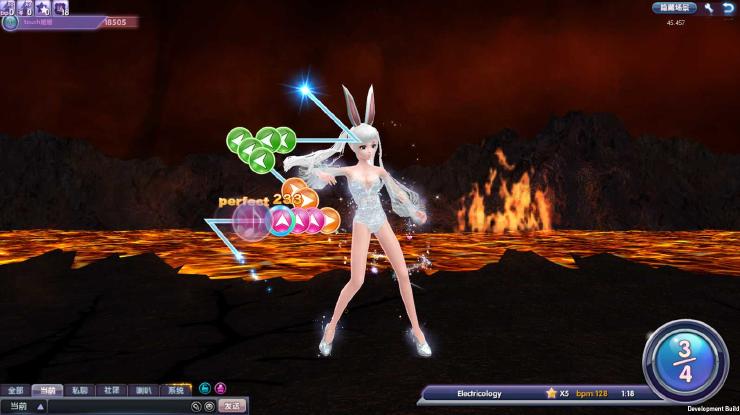Click the round teal icon beside chat tabs
This screenshot has width=740, height=415.
[x=205, y=388]
